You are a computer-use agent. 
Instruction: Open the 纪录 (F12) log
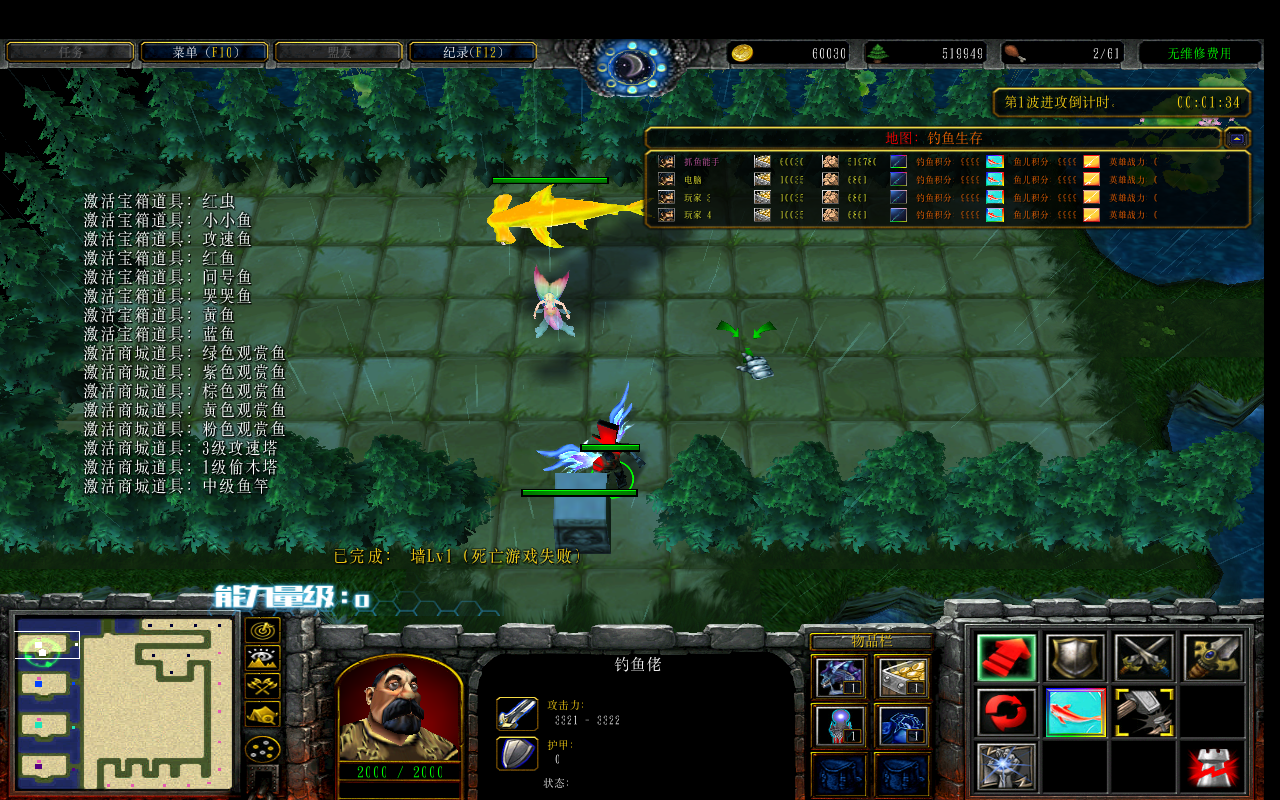(x=473, y=52)
